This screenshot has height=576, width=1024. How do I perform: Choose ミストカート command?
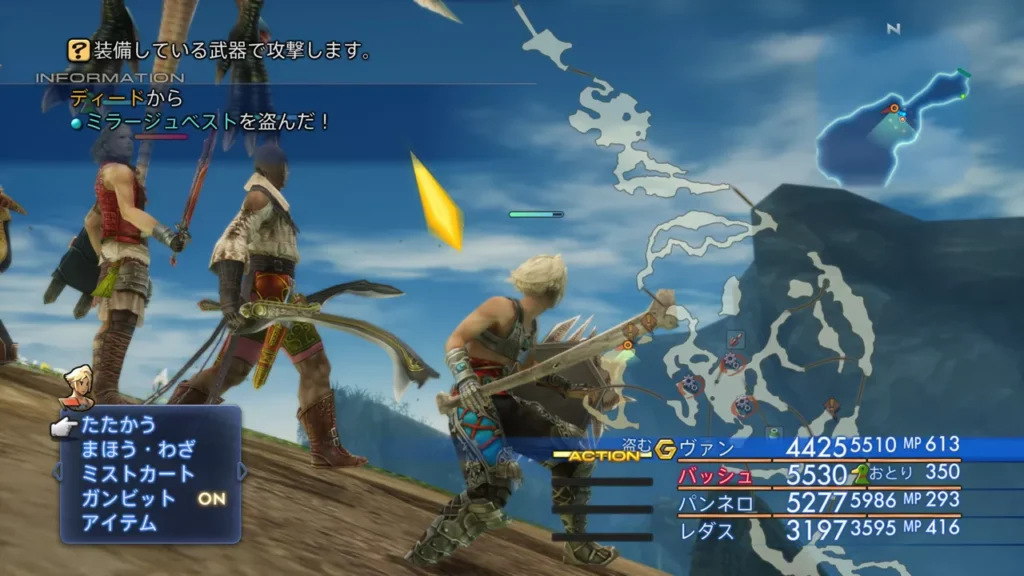pyautogui.click(x=138, y=473)
